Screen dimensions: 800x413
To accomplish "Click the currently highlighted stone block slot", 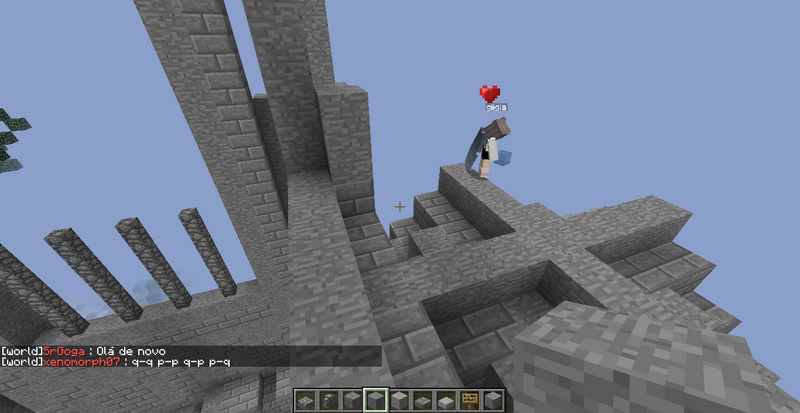I will pyautogui.click(x=376, y=401).
